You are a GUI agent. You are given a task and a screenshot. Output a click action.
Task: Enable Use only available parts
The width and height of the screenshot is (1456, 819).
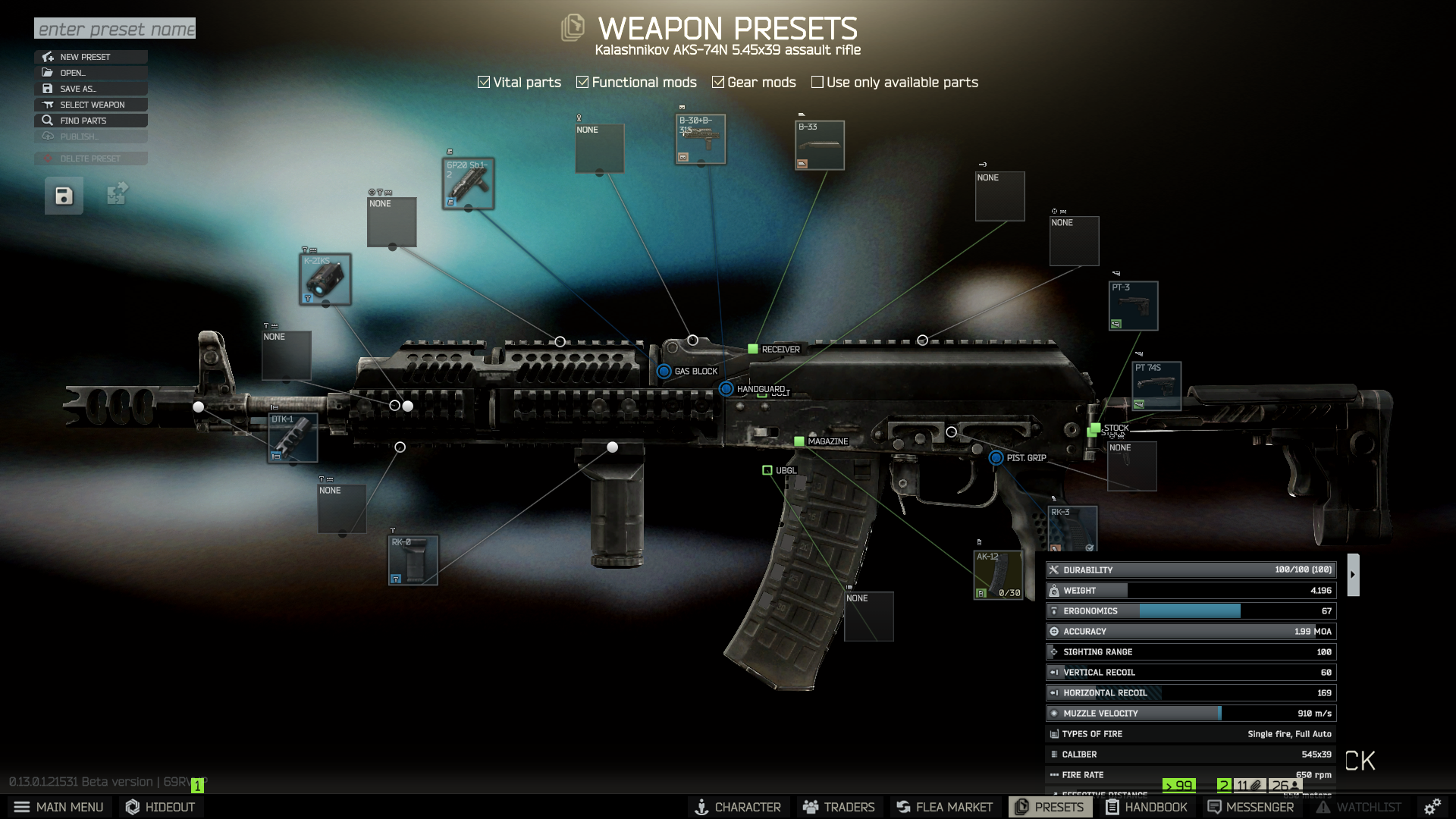(817, 81)
